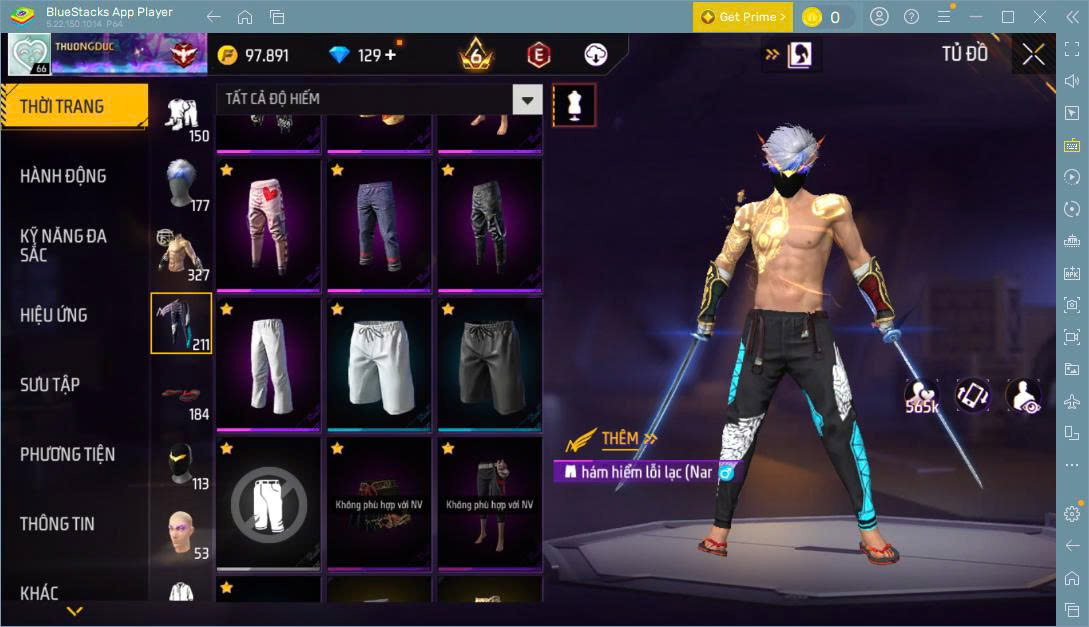1089x627 pixels.
Task: Click the mannequin preview icon
Action: 574,104
